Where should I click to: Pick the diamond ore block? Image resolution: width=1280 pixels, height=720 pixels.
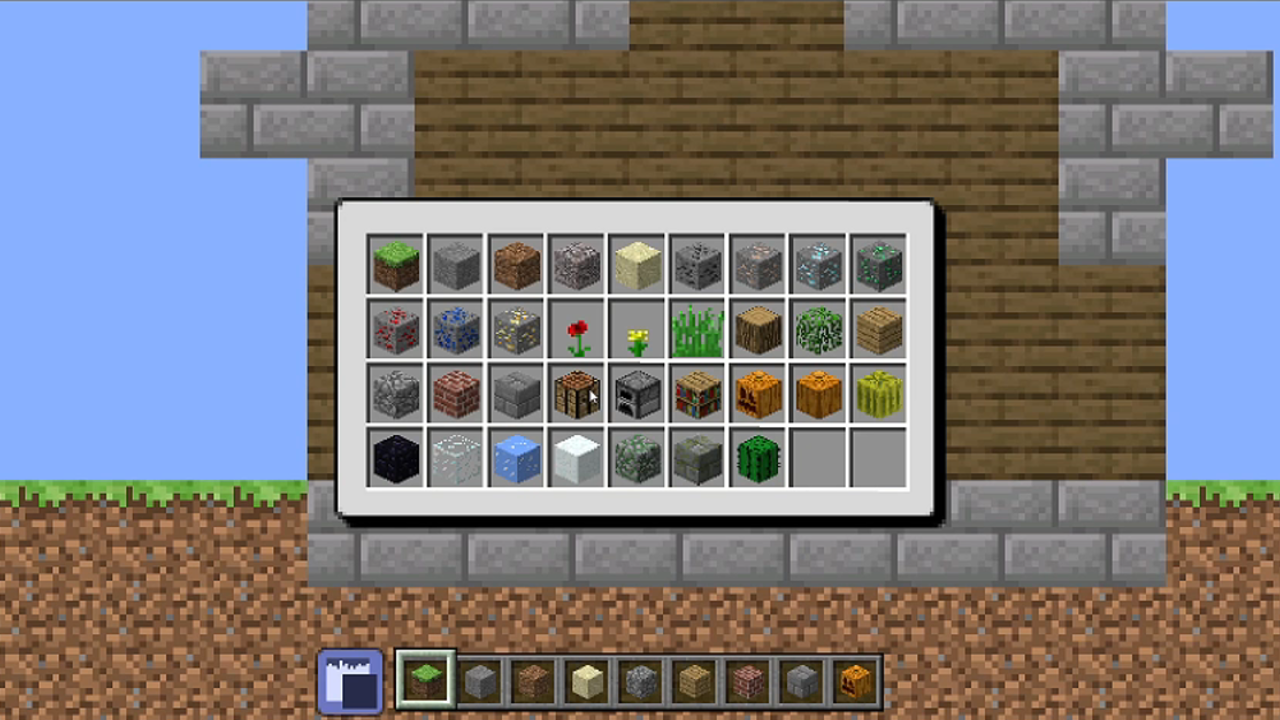(818, 263)
